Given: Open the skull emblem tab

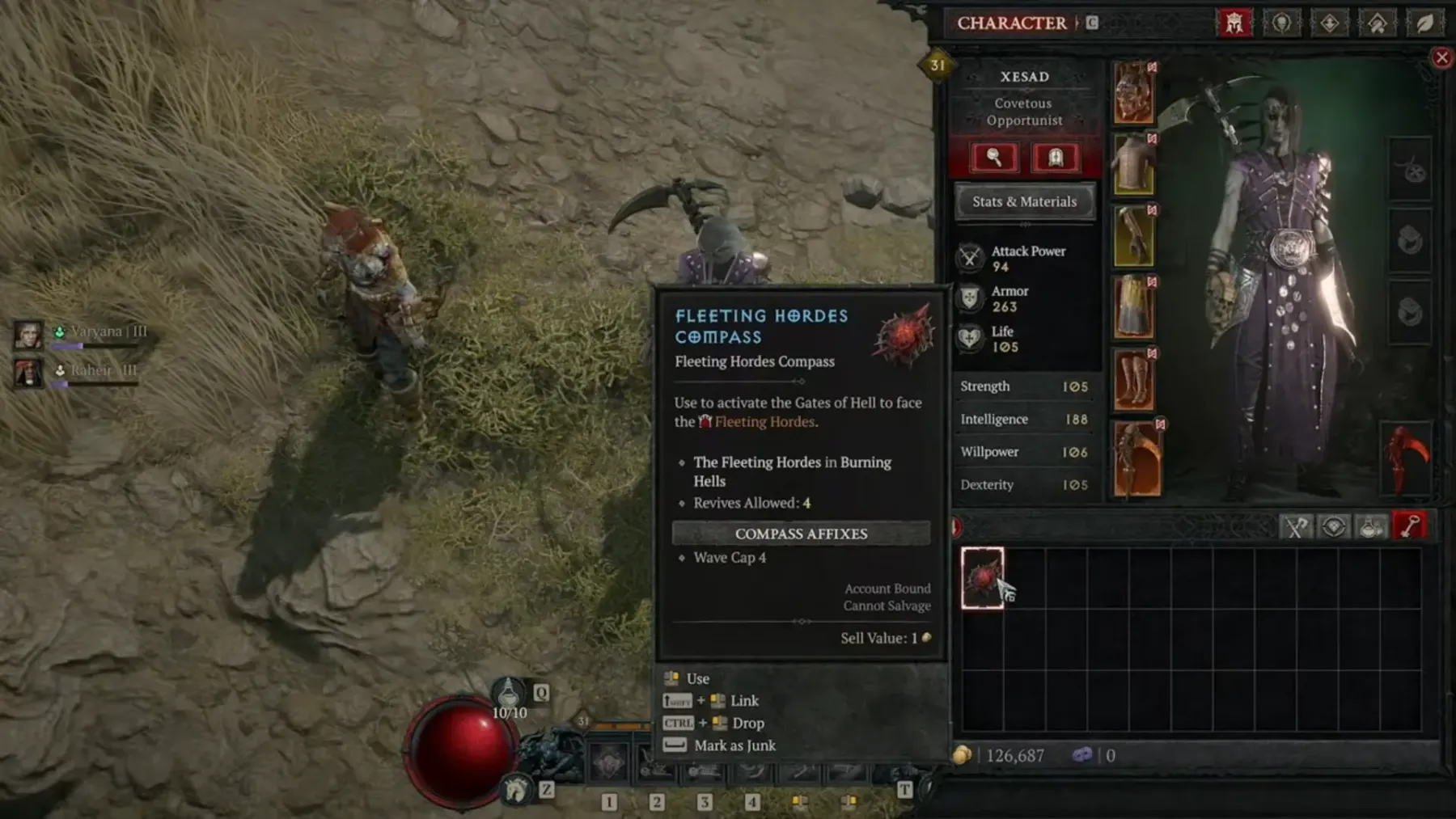Looking at the screenshot, I should (1281, 23).
